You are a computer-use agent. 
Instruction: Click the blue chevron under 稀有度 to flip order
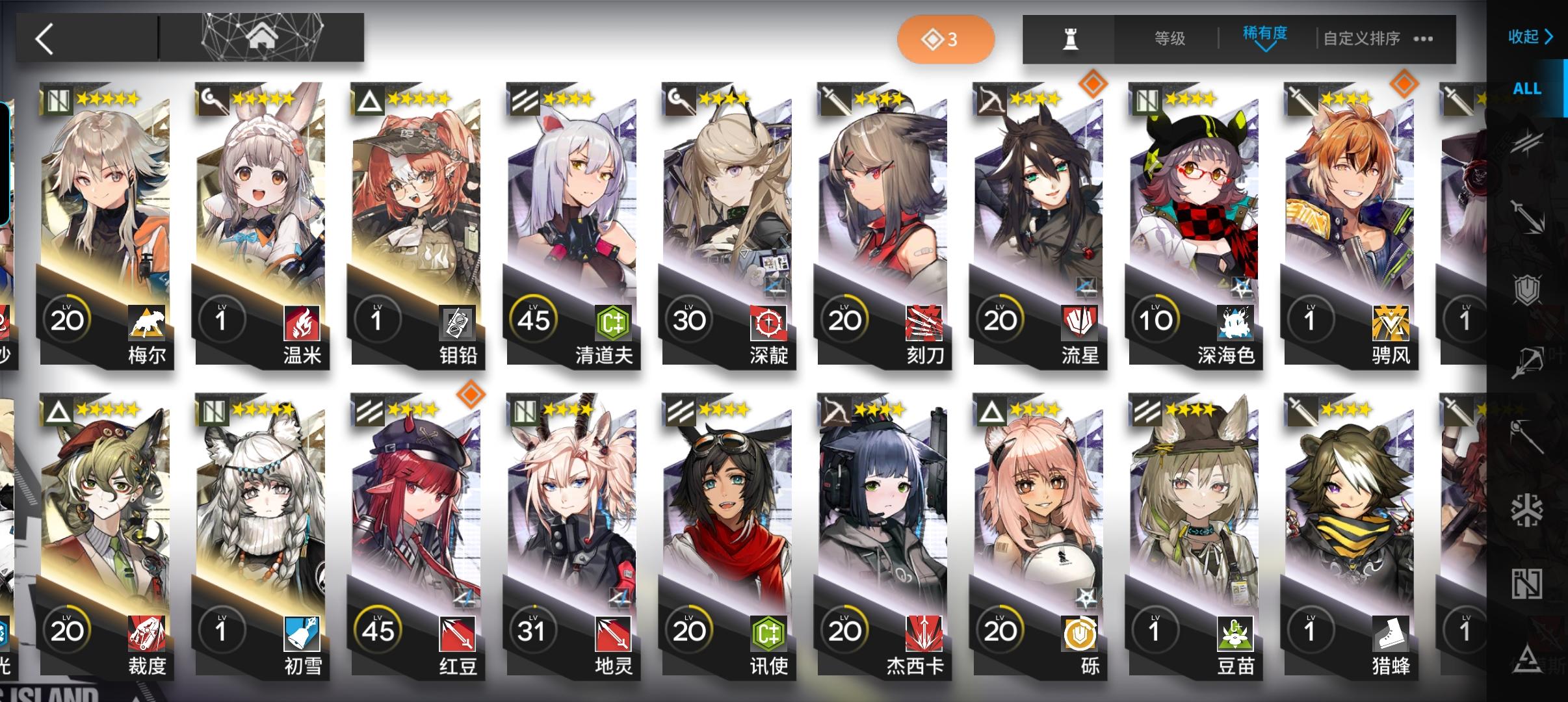pos(1266,49)
